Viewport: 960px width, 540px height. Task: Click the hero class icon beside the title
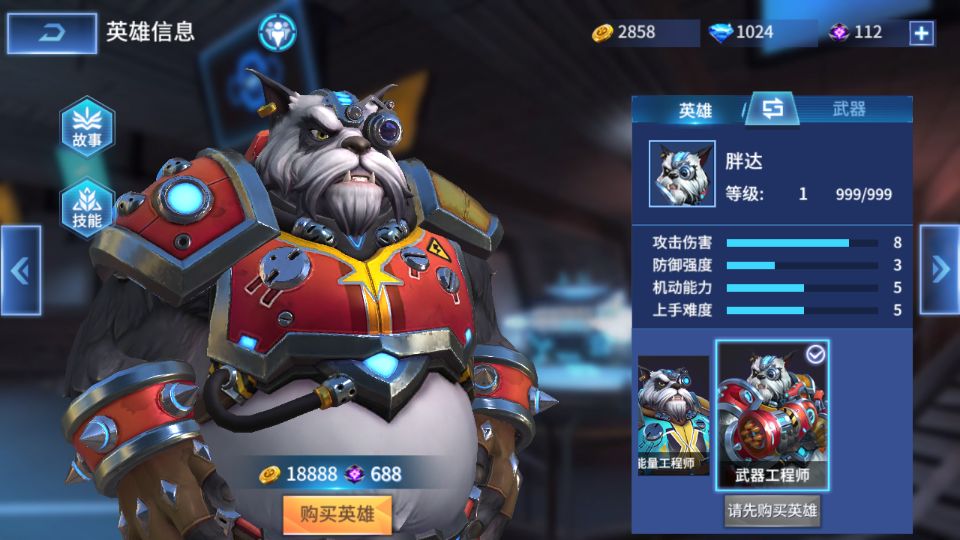277,32
